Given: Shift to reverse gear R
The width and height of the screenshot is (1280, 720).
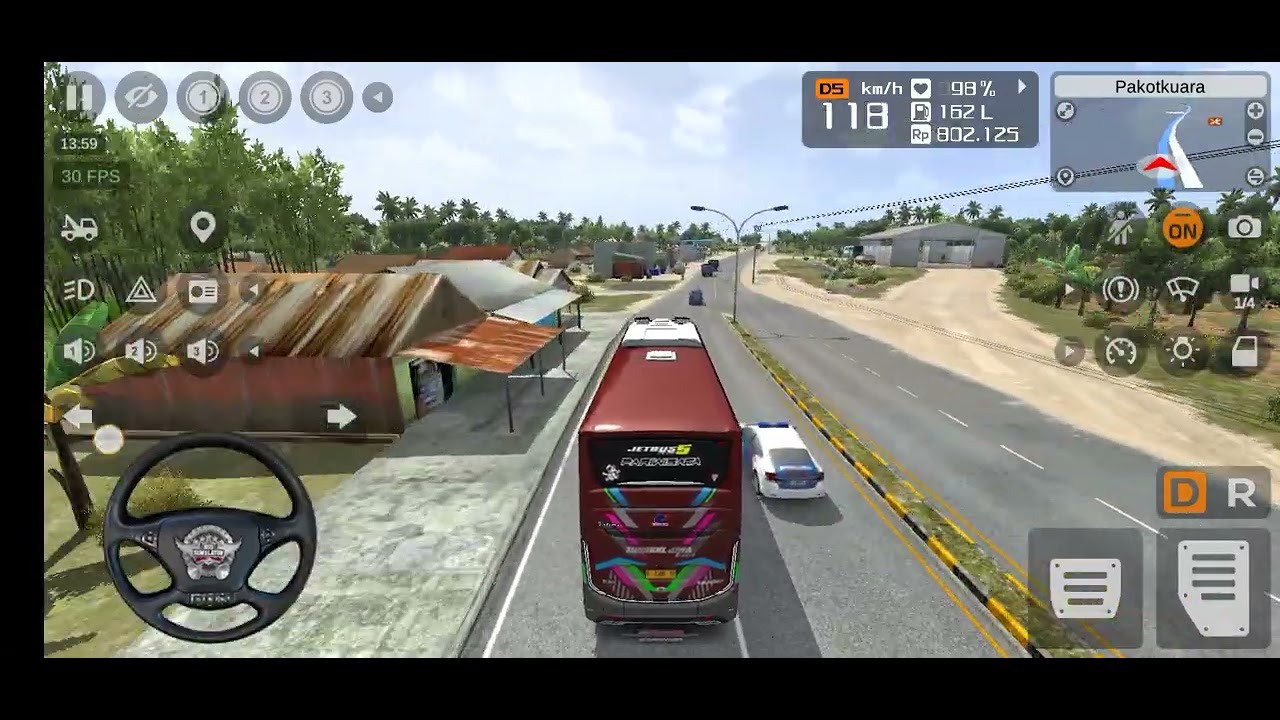Looking at the screenshot, I should click(1241, 493).
